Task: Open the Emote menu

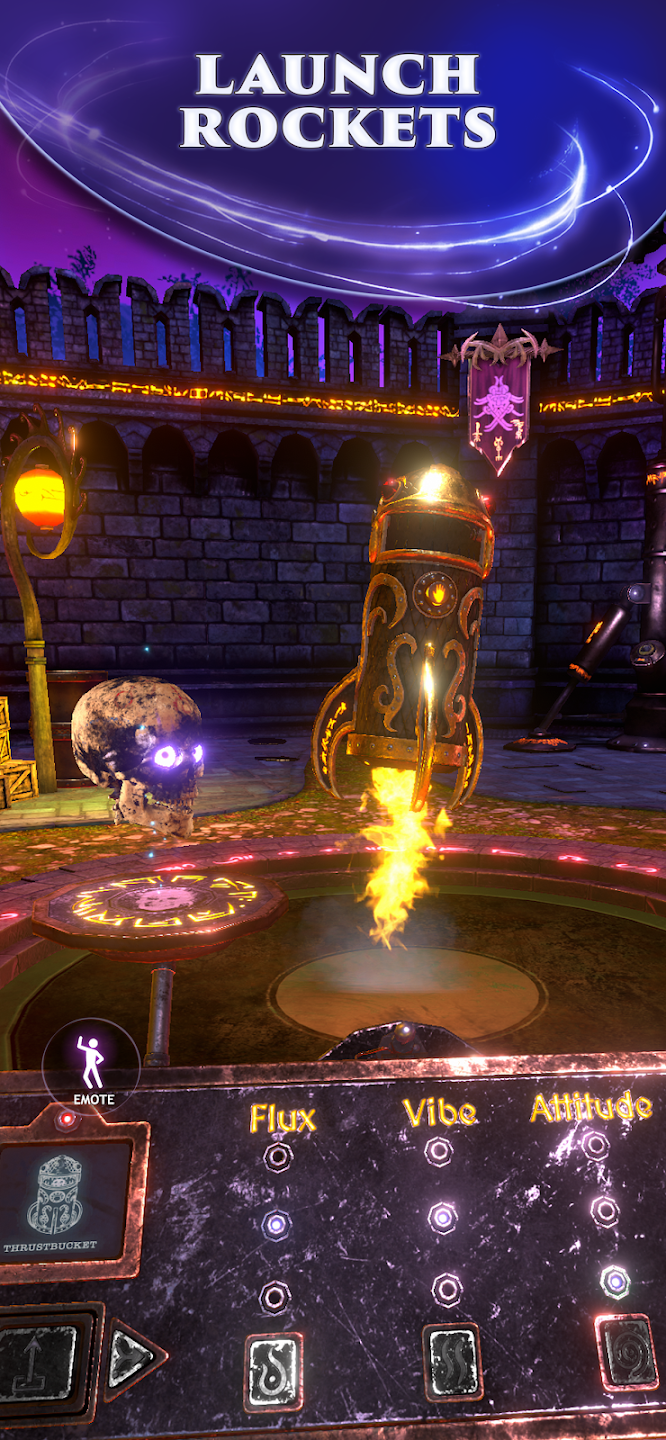Action: tap(92, 1066)
